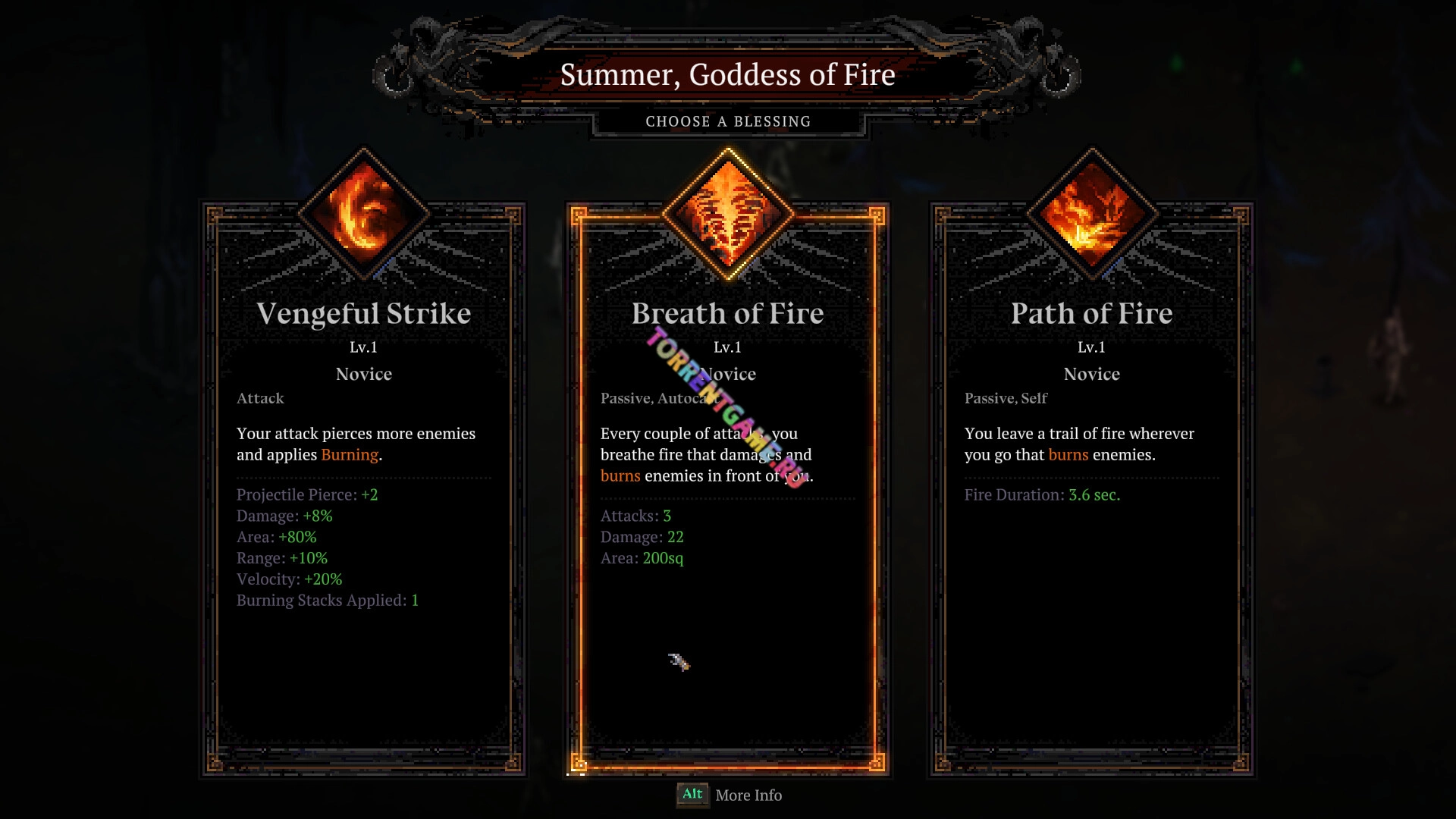Screen dimensions: 1456x819
Task: Choose the Vengeful Strike blessing card
Action: (364, 485)
